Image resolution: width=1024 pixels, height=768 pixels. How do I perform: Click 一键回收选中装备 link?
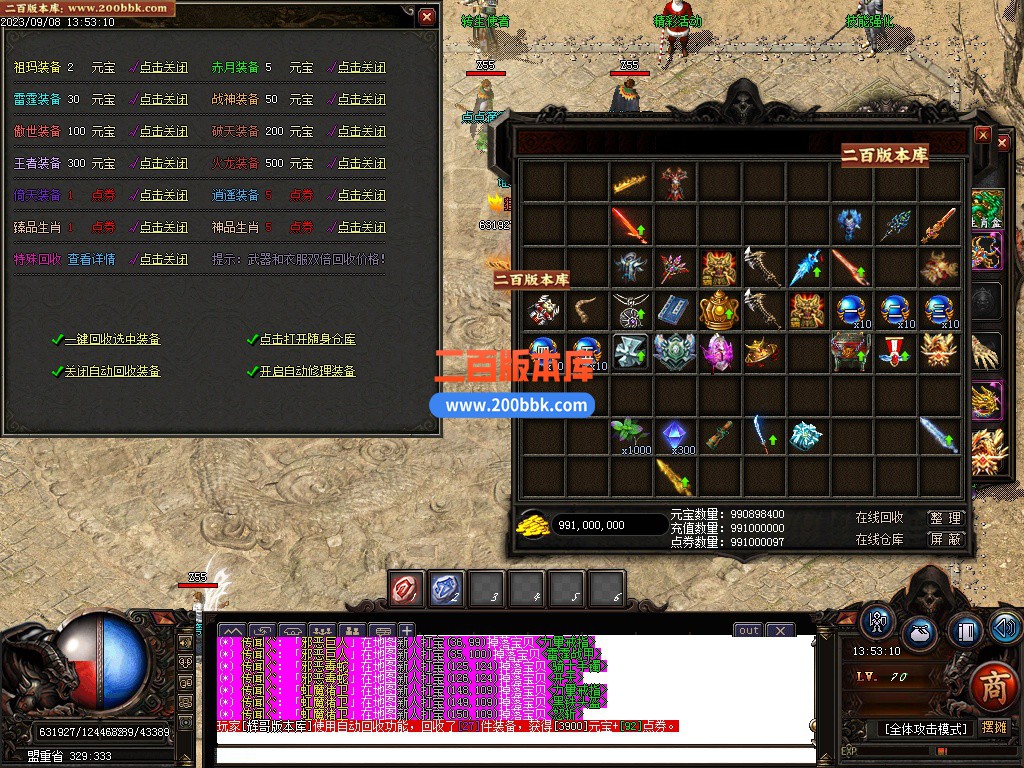point(112,340)
